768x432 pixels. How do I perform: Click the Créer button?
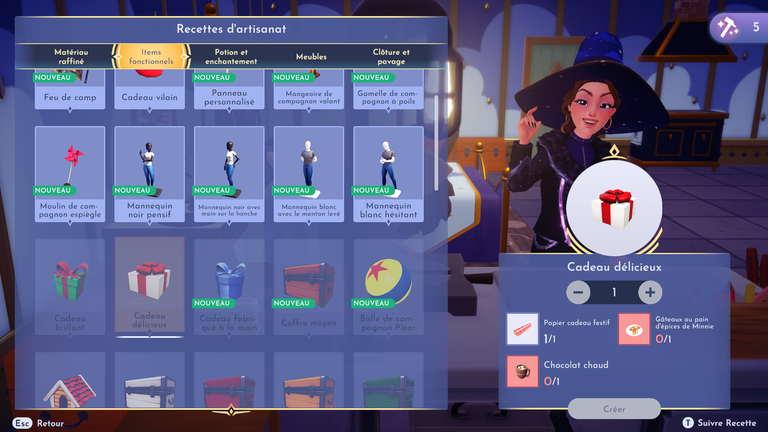tap(614, 408)
